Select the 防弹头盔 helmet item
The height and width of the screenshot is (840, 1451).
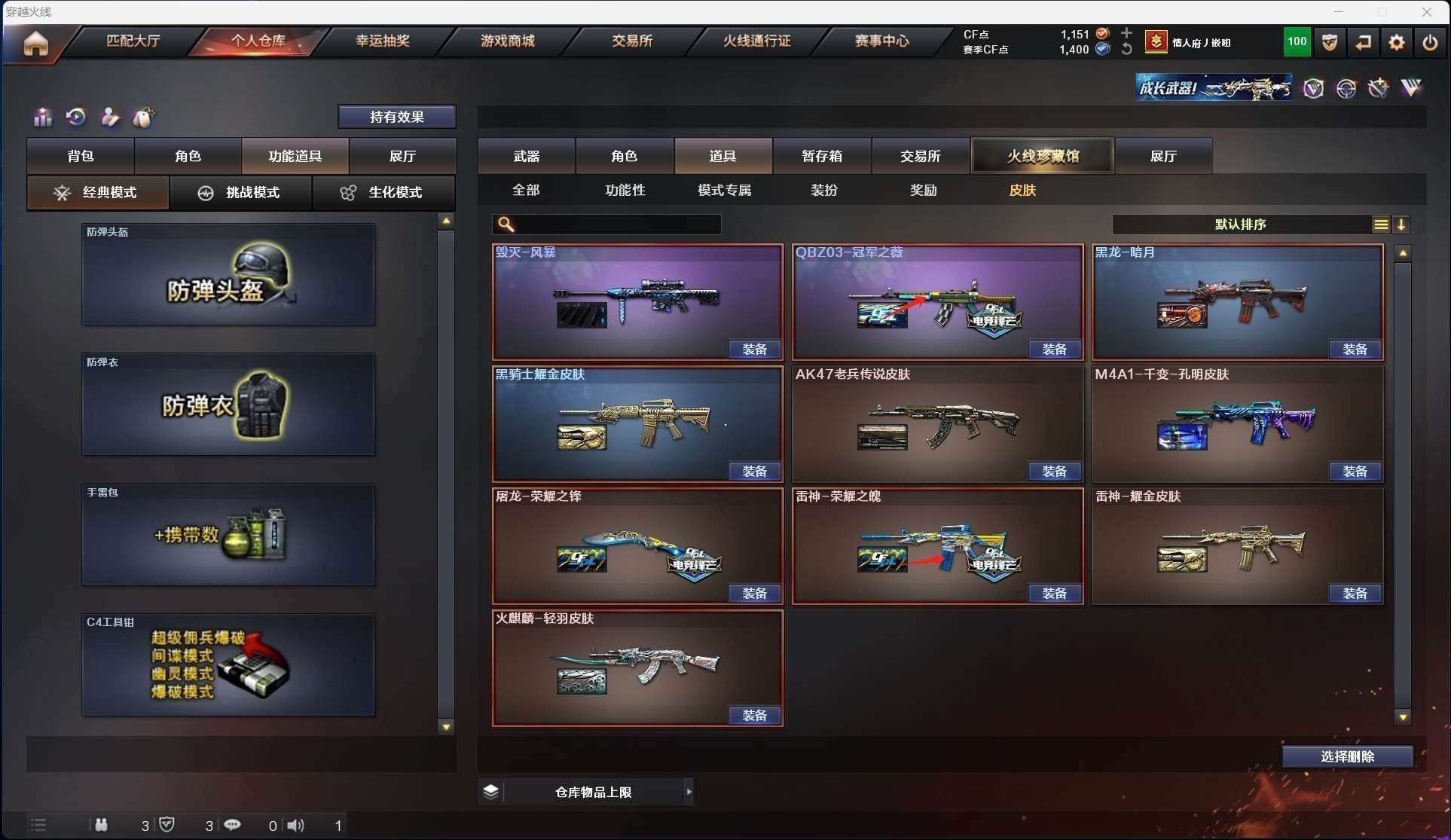(228, 275)
